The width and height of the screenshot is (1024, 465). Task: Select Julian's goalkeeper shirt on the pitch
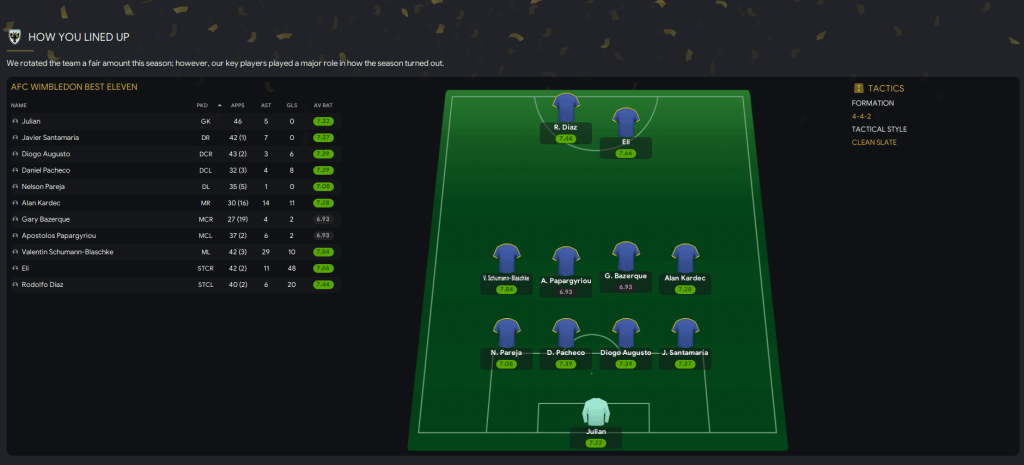point(596,411)
